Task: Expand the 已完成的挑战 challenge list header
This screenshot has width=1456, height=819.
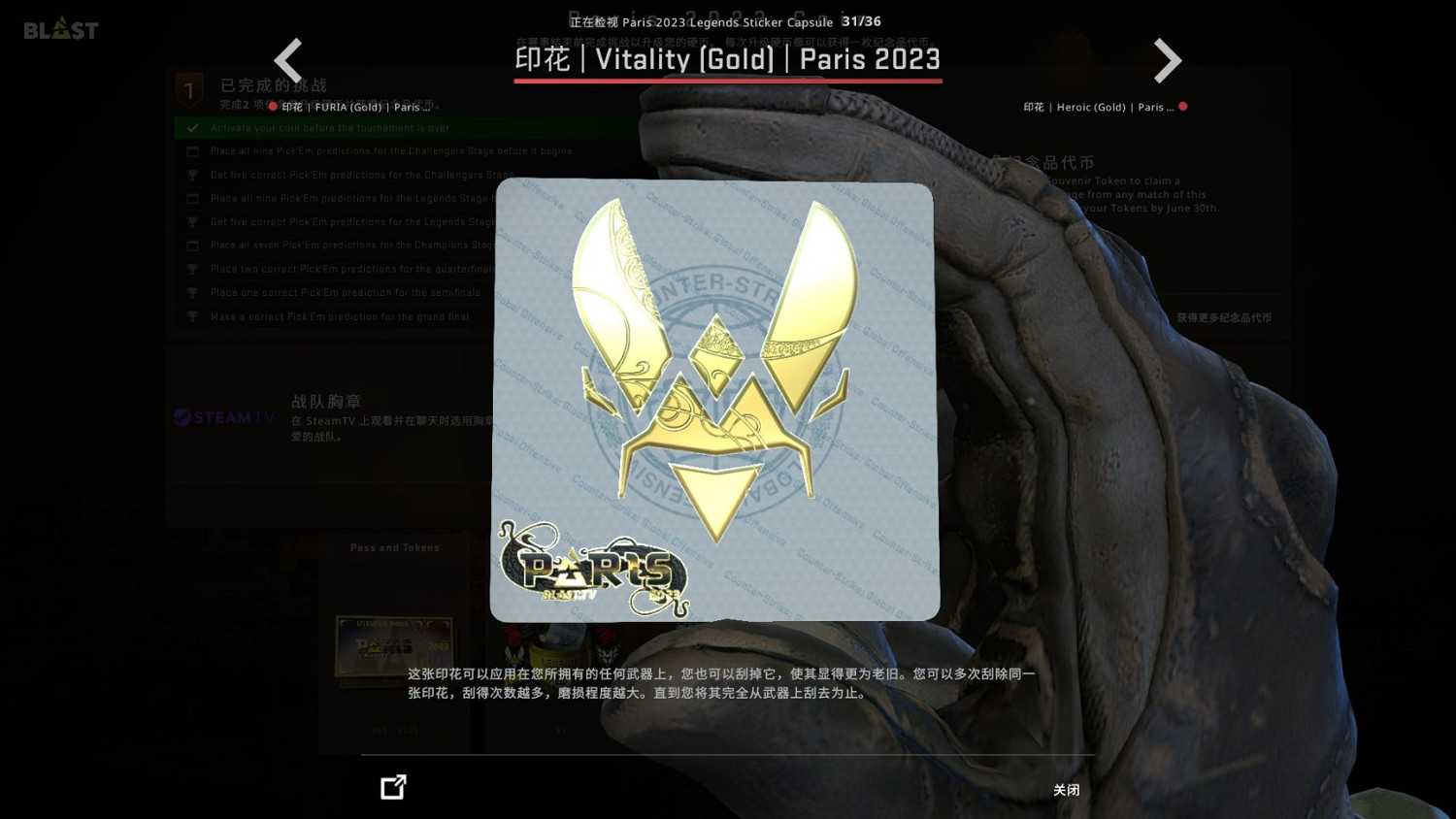Action: [273, 85]
